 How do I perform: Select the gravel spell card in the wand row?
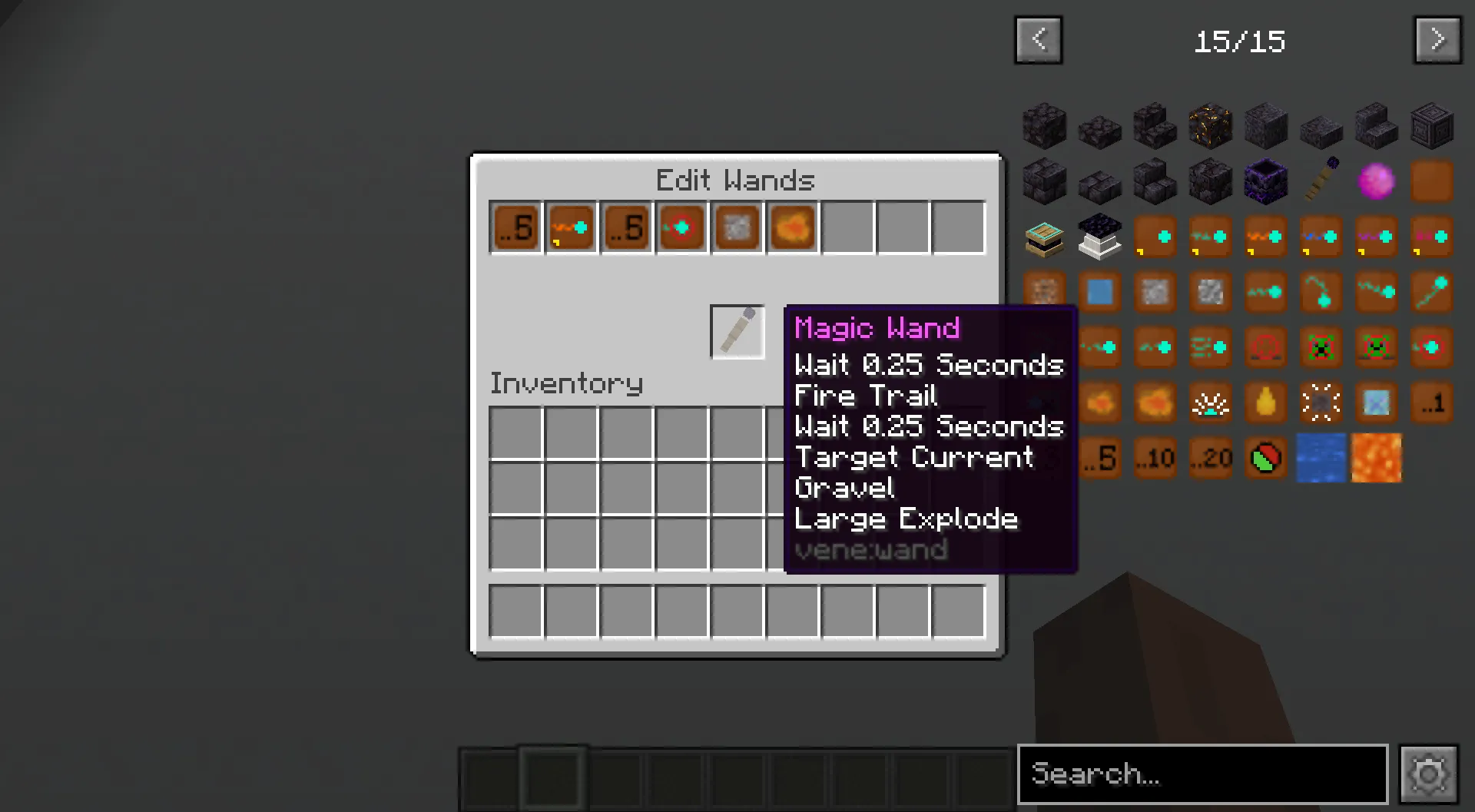pyautogui.click(x=737, y=227)
